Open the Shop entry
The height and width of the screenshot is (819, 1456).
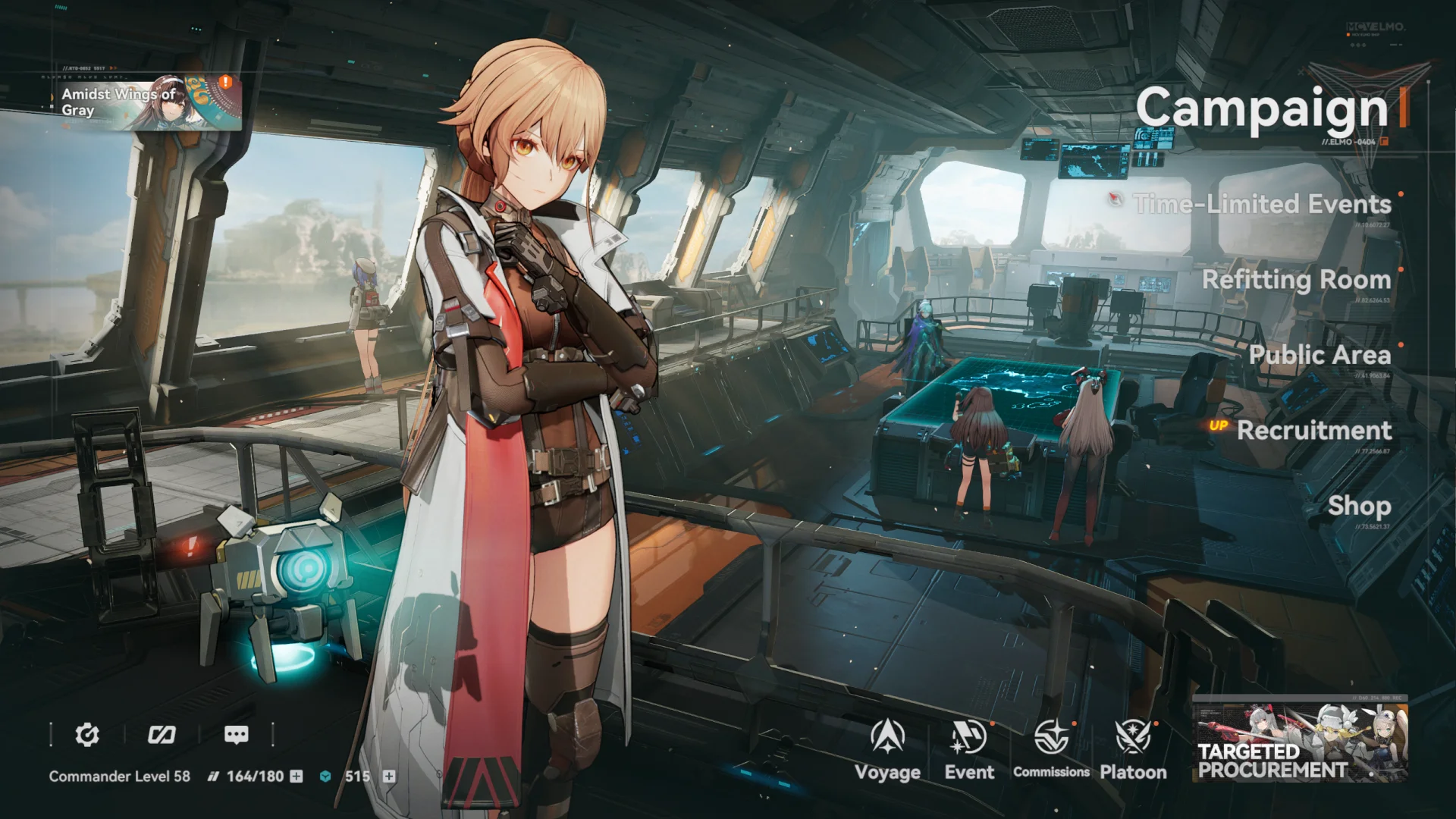tap(1358, 506)
